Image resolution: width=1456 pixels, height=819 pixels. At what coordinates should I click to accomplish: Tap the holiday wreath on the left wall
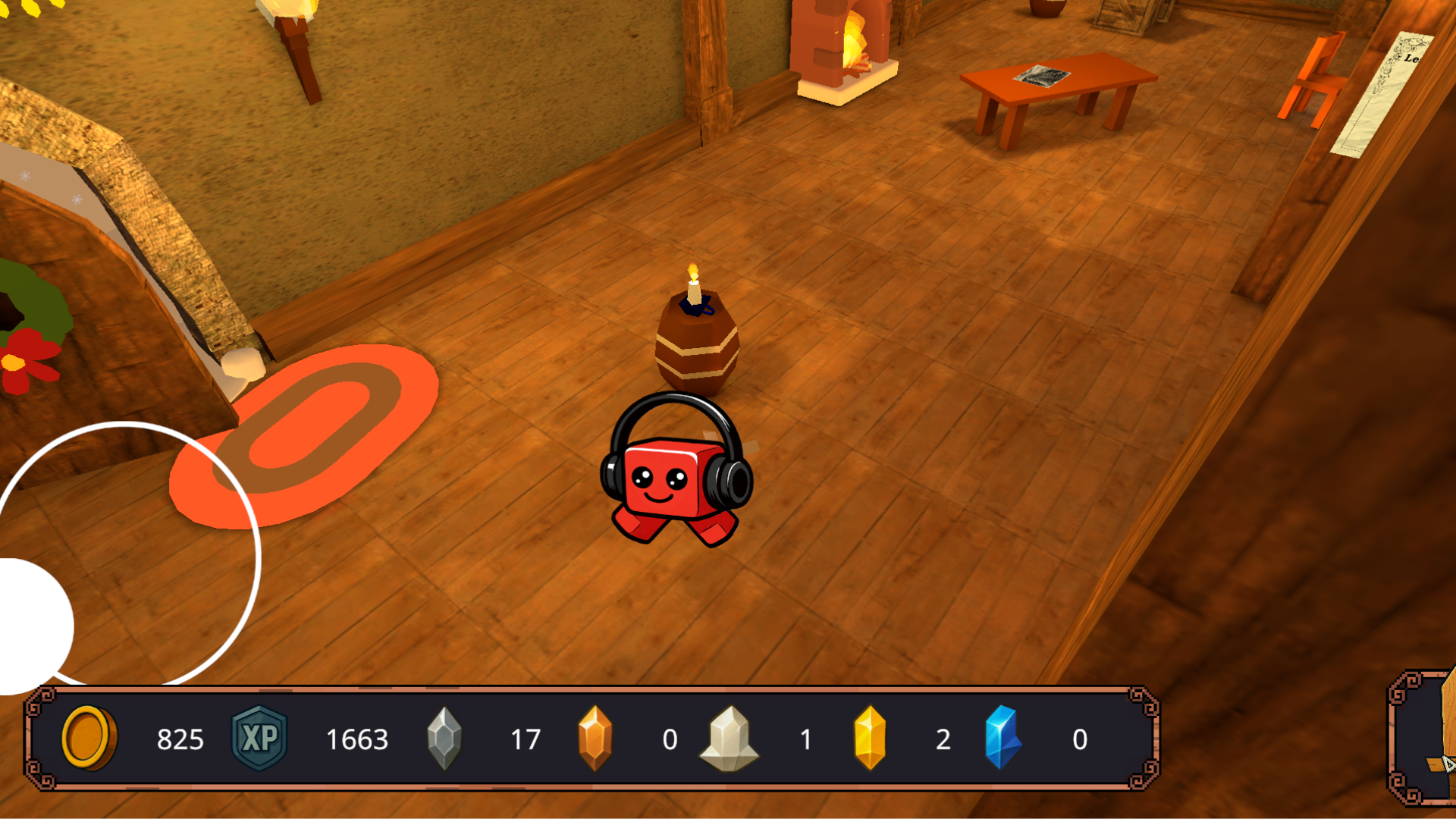click(x=19, y=318)
